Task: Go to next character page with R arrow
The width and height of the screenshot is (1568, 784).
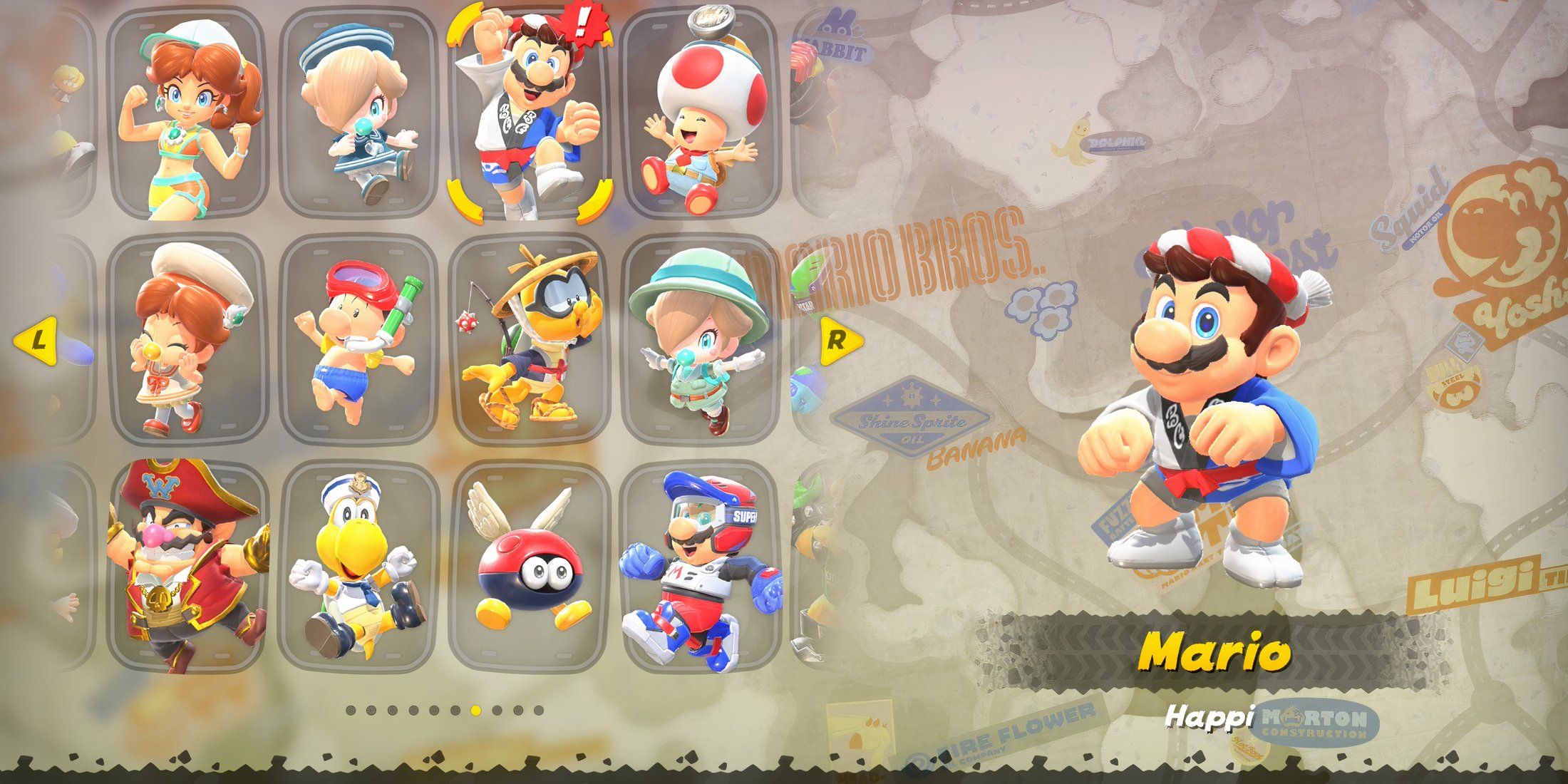Action: pyautogui.click(x=838, y=340)
